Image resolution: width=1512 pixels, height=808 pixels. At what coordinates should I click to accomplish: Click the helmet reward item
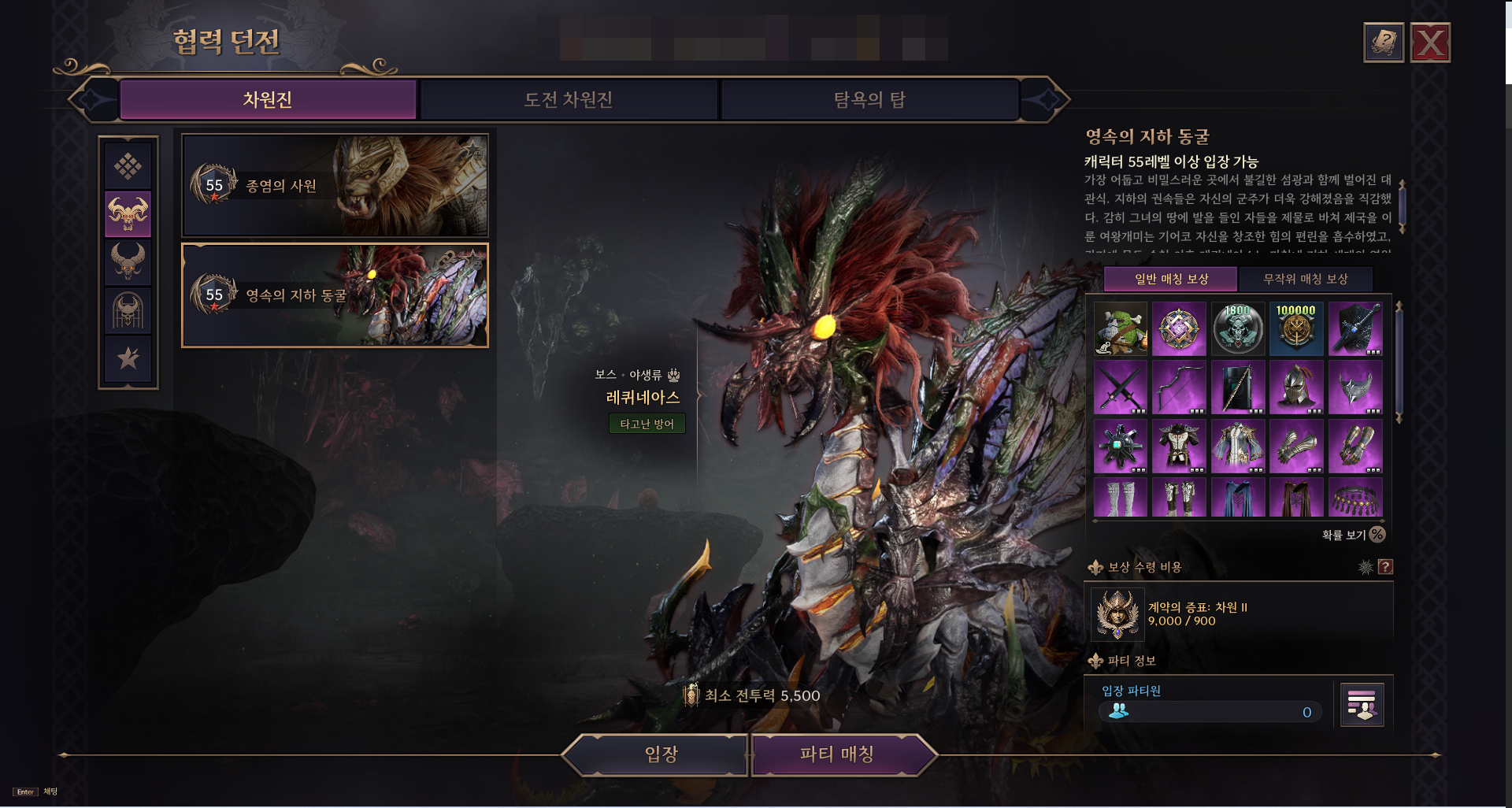click(x=1295, y=387)
